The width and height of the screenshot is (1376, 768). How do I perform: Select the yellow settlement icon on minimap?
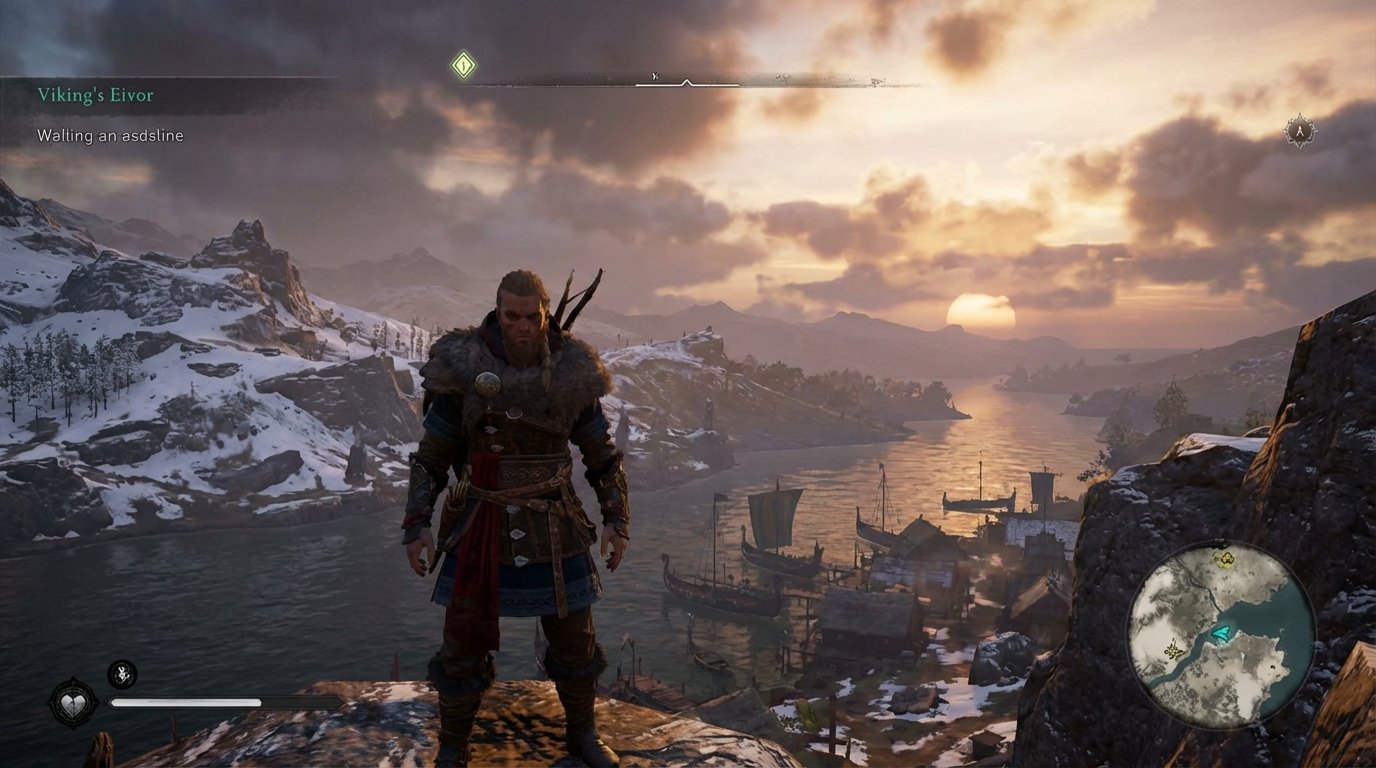[1227, 560]
